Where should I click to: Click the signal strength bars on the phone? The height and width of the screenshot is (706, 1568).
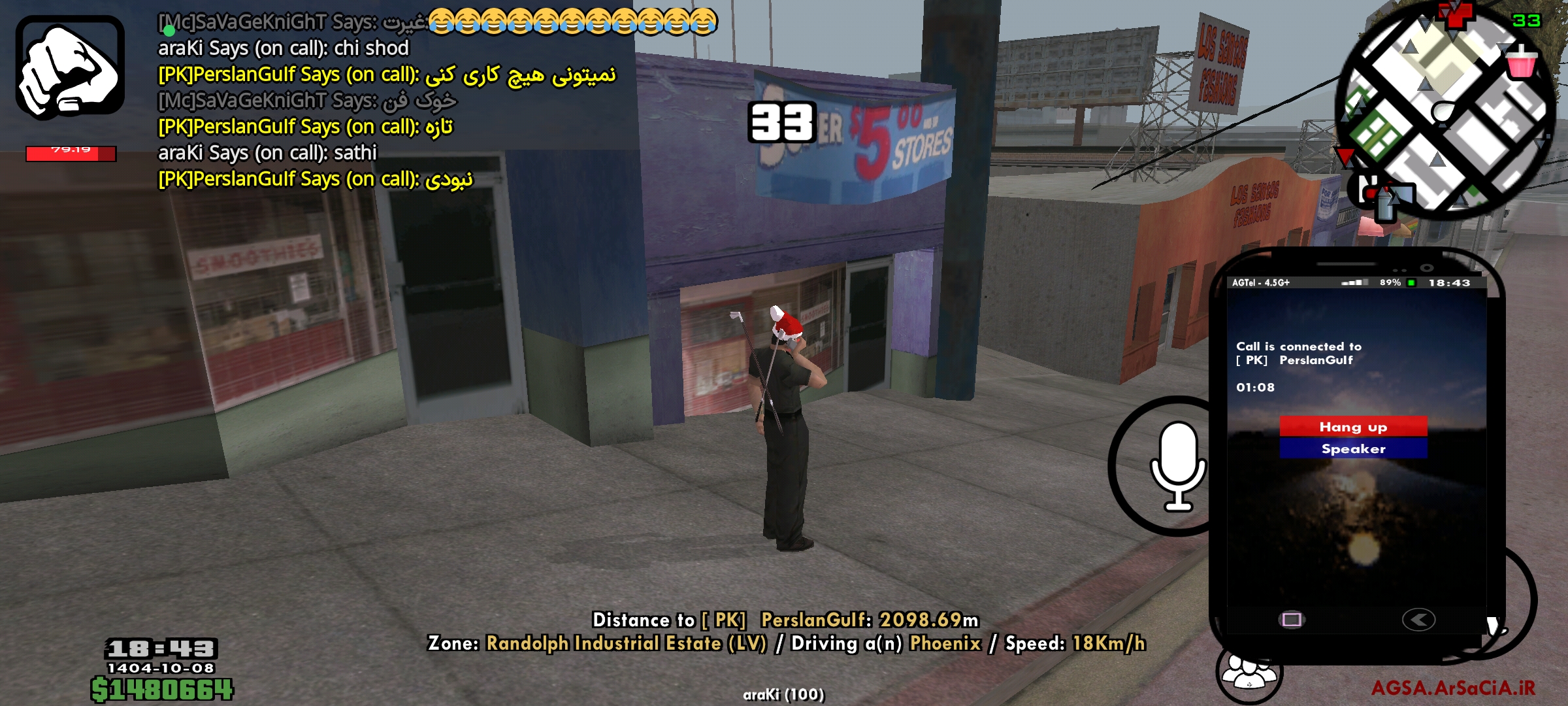[x=1356, y=282]
